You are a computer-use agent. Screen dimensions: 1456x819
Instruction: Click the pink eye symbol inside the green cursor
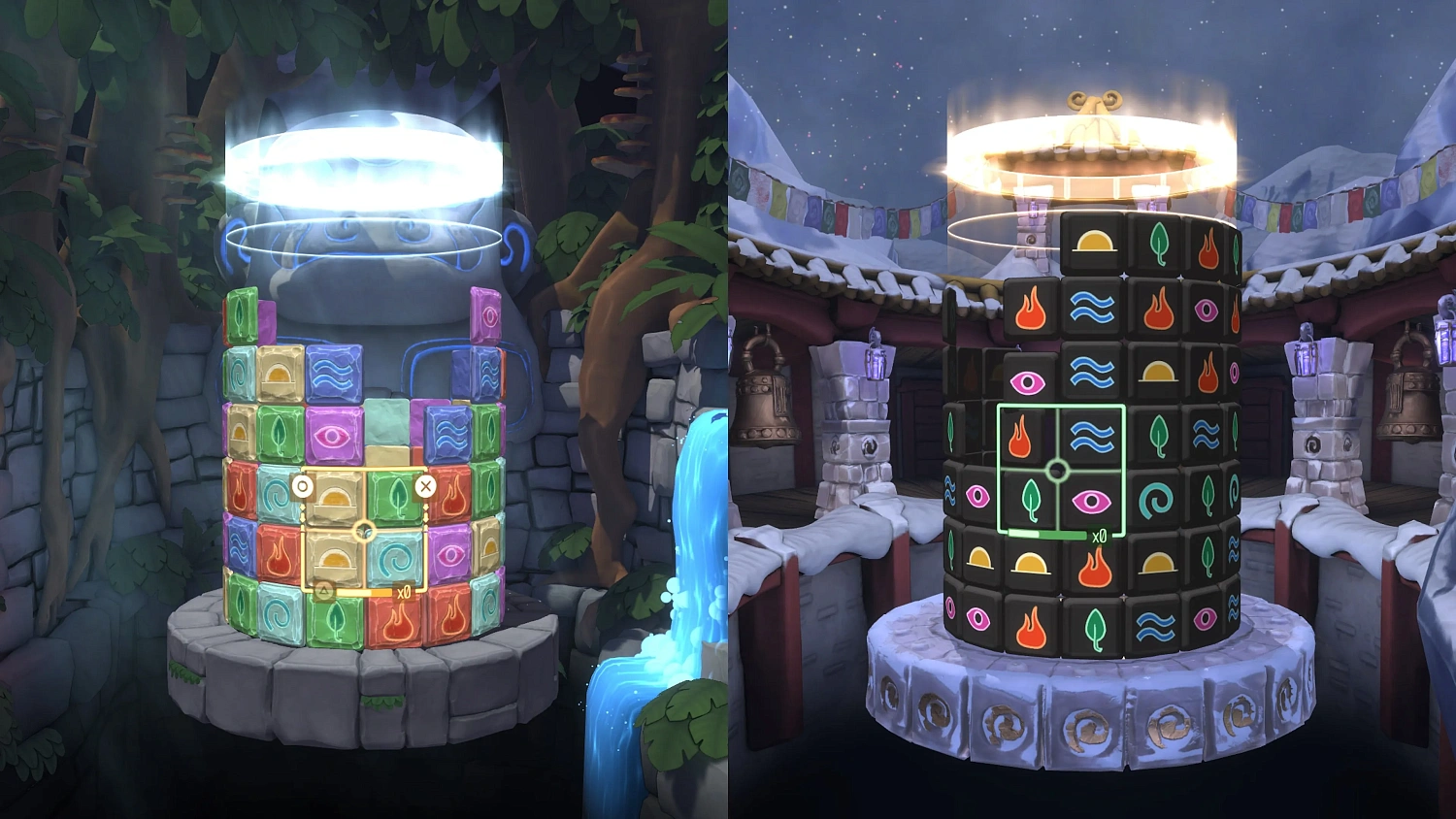pos(1092,501)
